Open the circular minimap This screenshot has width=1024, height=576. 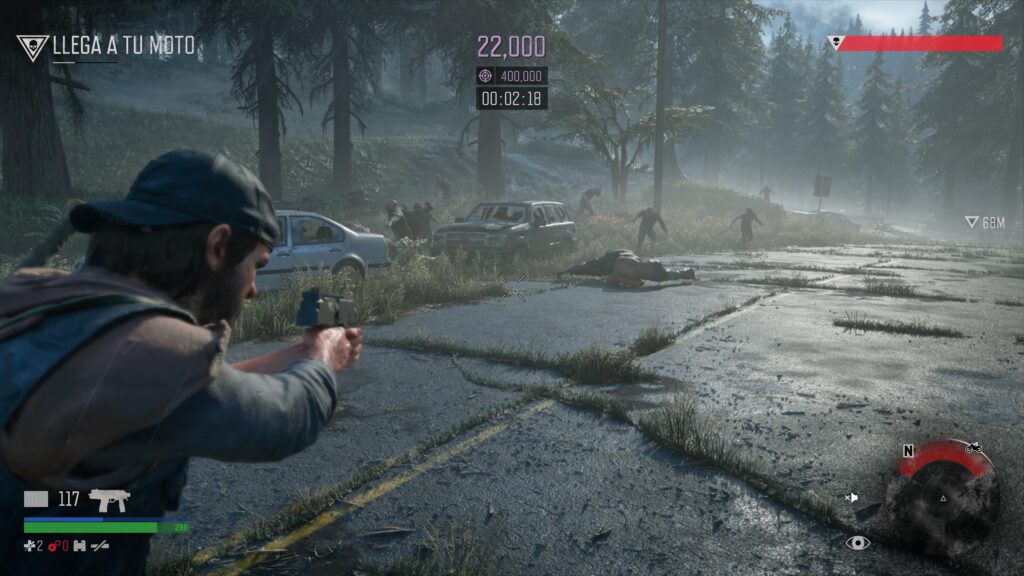click(942, 497)
